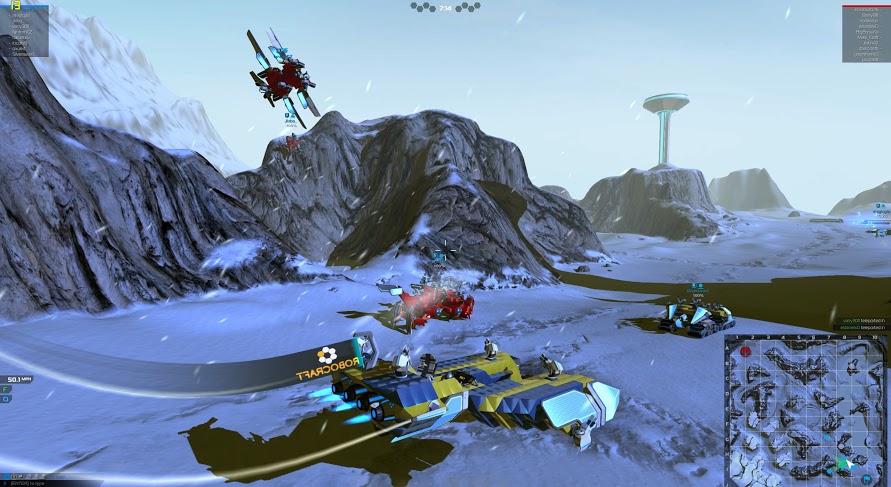Click the minimap

coord(805,409)
